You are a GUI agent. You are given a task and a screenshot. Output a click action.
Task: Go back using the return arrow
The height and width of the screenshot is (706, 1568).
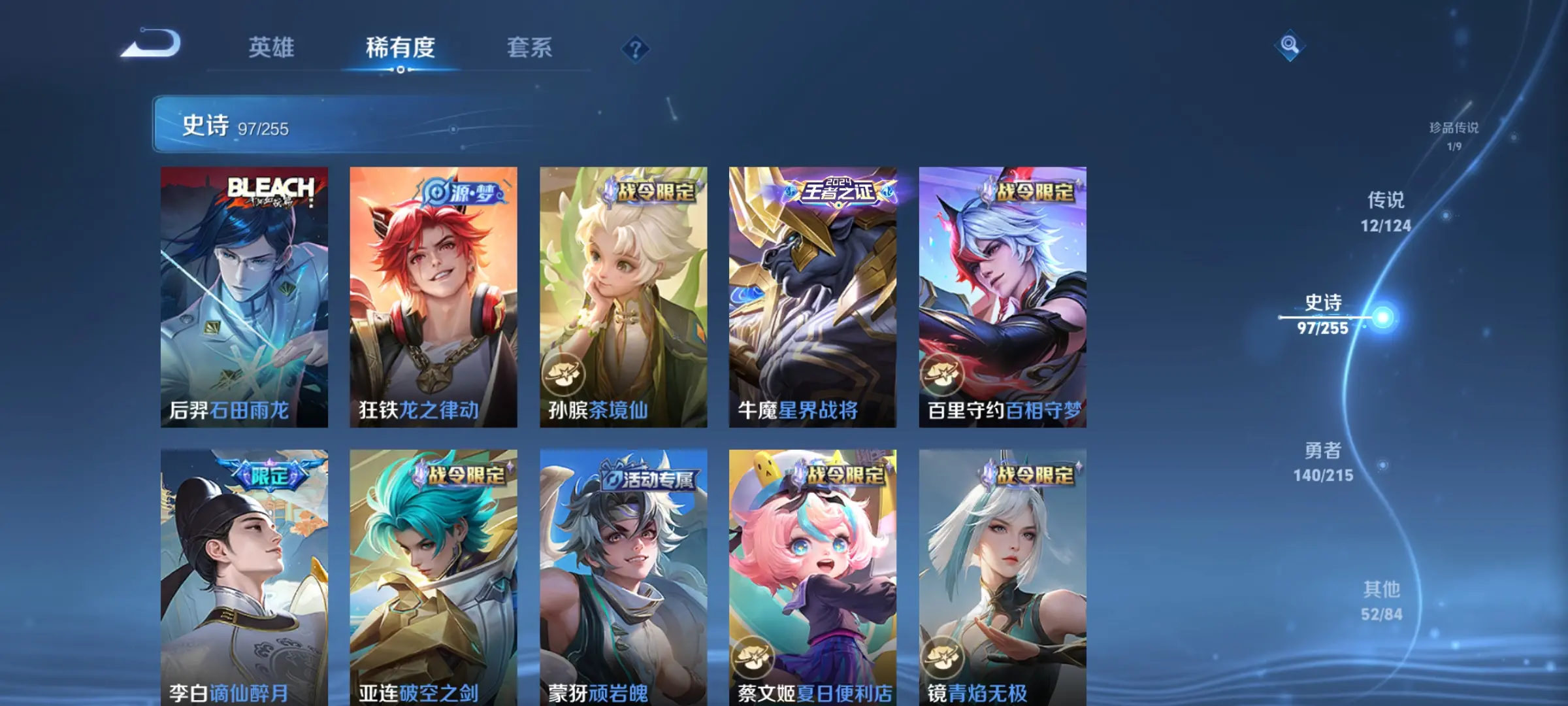[152, 44]
